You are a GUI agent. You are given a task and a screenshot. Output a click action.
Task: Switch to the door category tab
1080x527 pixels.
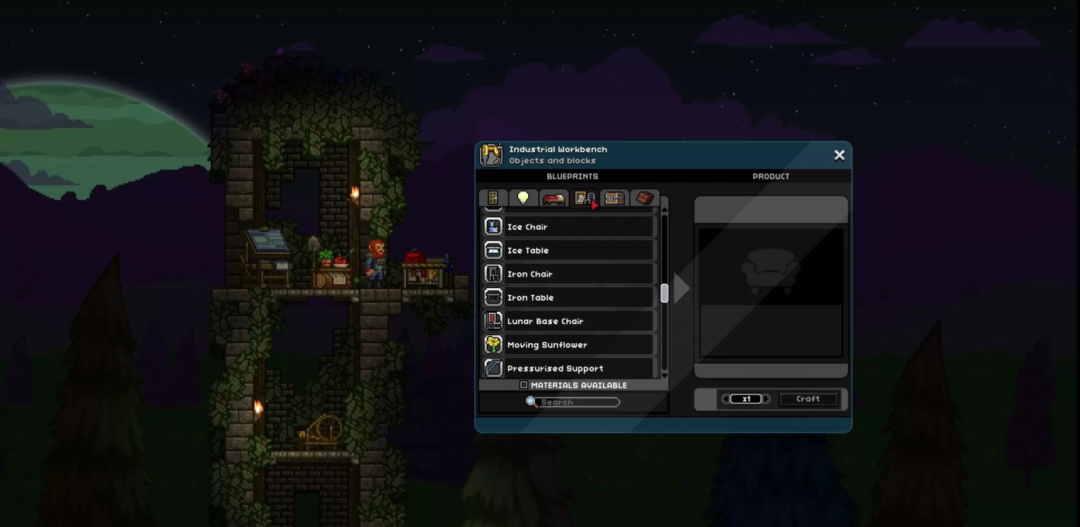490,198
